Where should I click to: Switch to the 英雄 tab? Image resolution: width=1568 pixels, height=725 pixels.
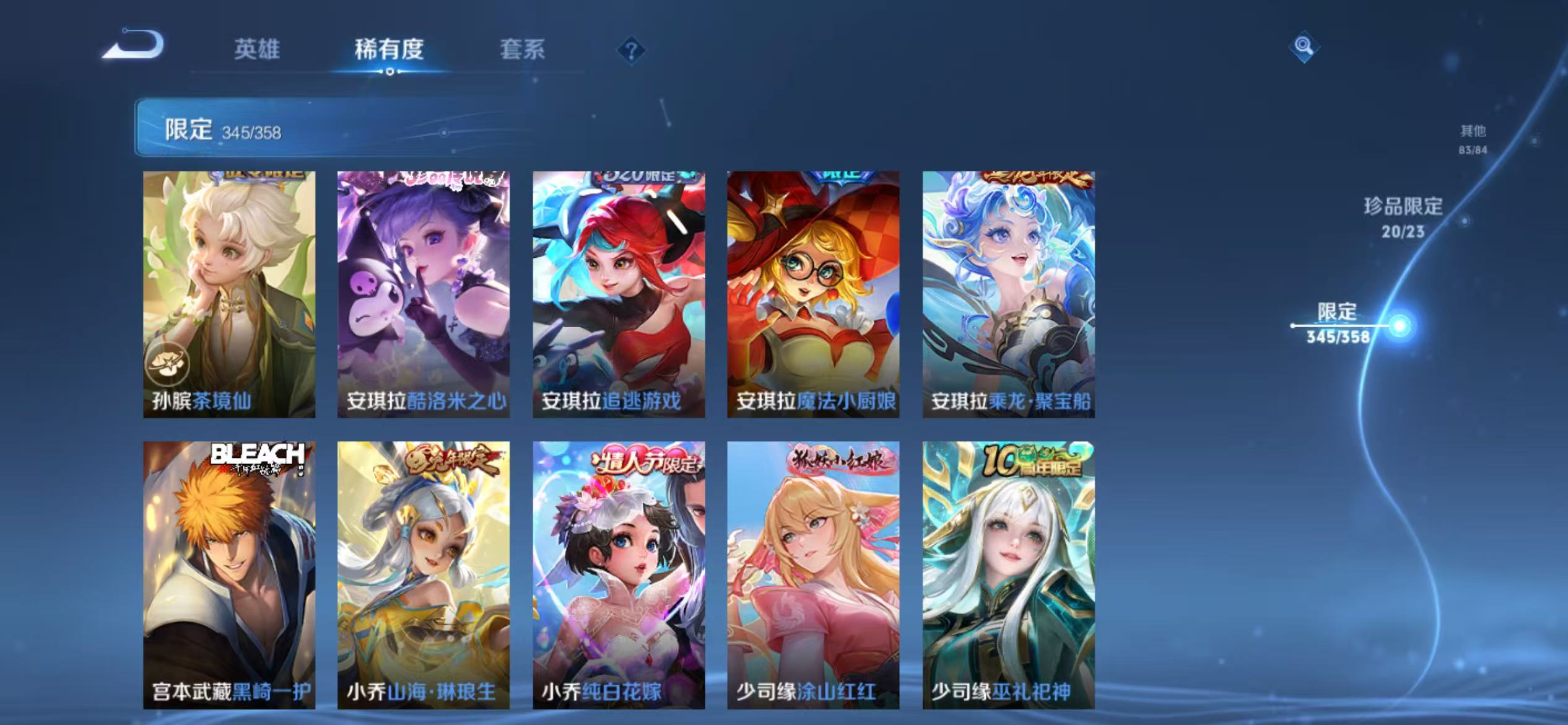tap(257, 51)
